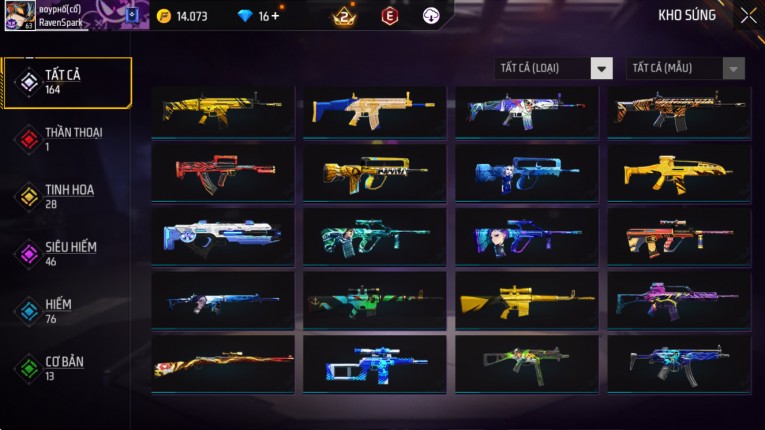Choose the long red and gold wooden rifle
The height and width of the screenshot is (430, 765).
point(223,363)
